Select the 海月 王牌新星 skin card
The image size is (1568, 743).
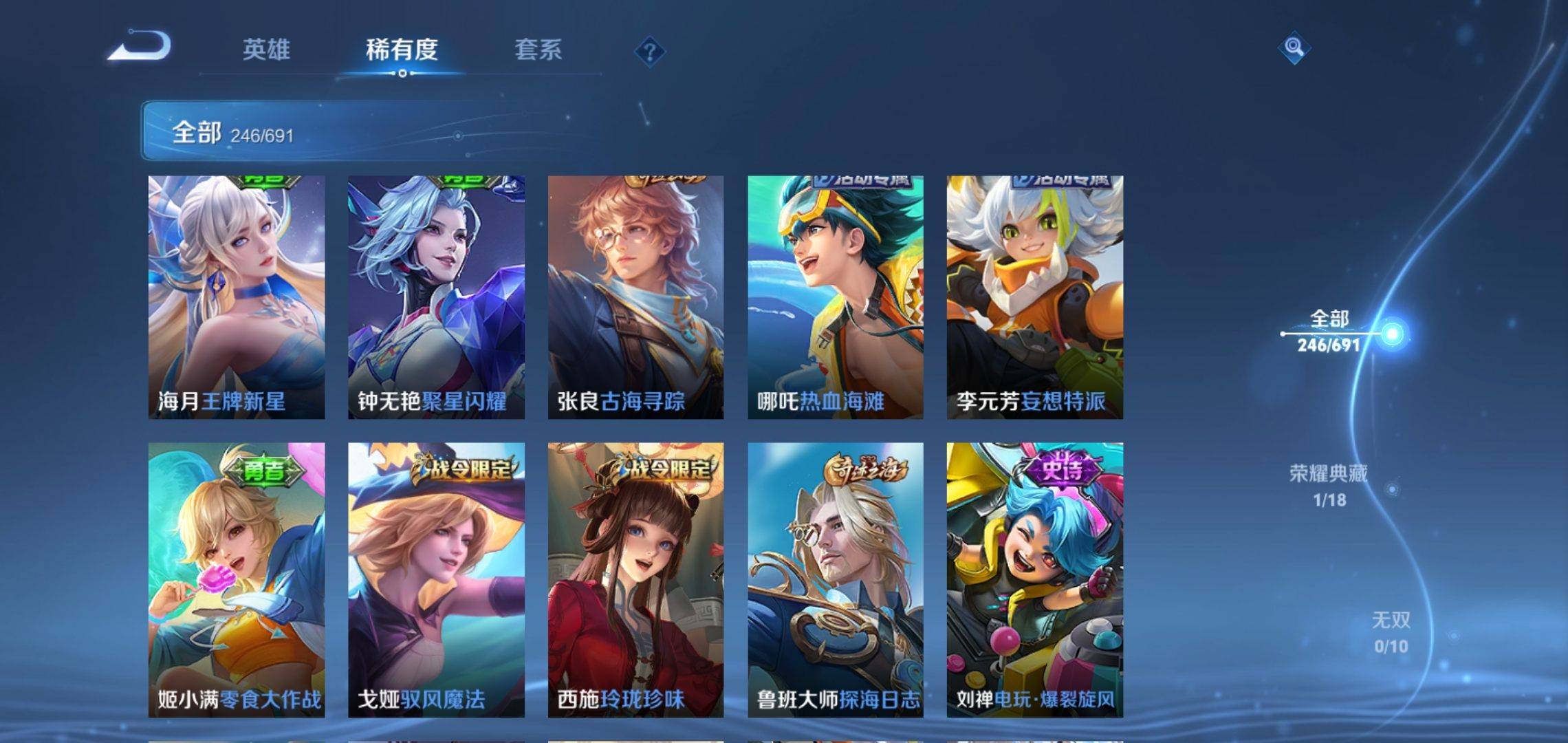237,297
